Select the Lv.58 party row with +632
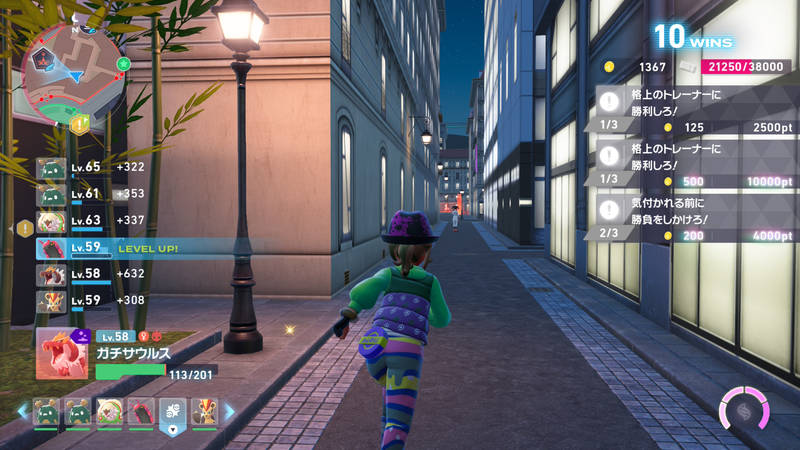Screen dimensions: 800x450 click(x=90, y=274)
